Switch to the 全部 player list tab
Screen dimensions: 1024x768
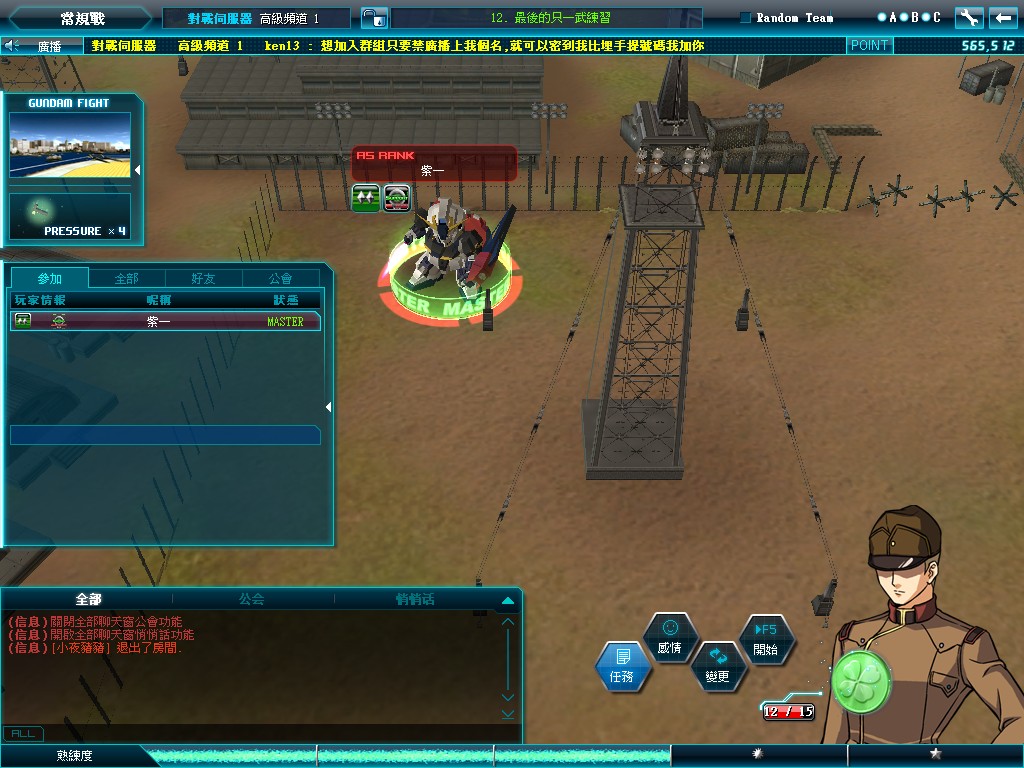tap(127, 278)
